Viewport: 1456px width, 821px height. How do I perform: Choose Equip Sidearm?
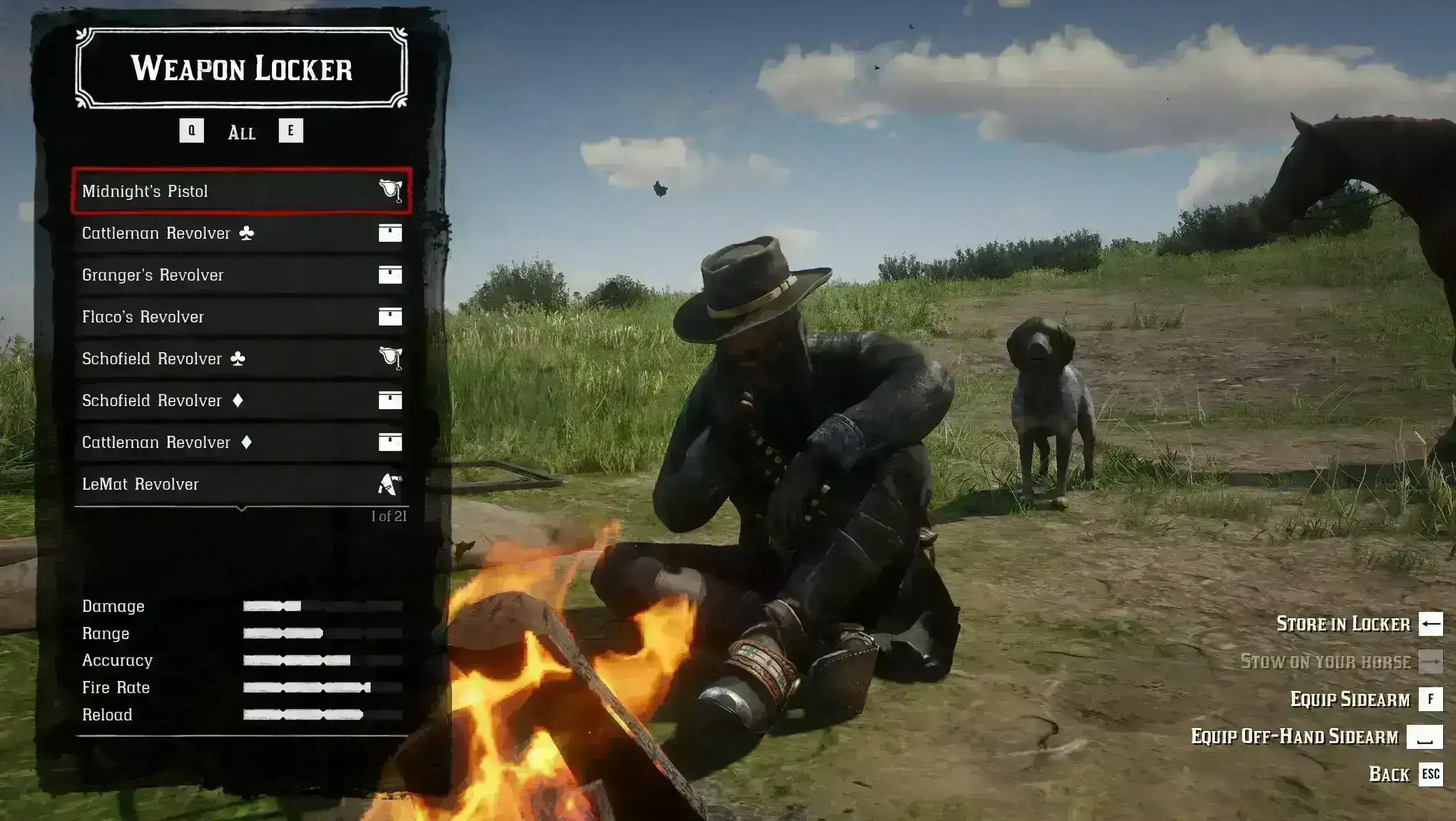(1350, 700)
